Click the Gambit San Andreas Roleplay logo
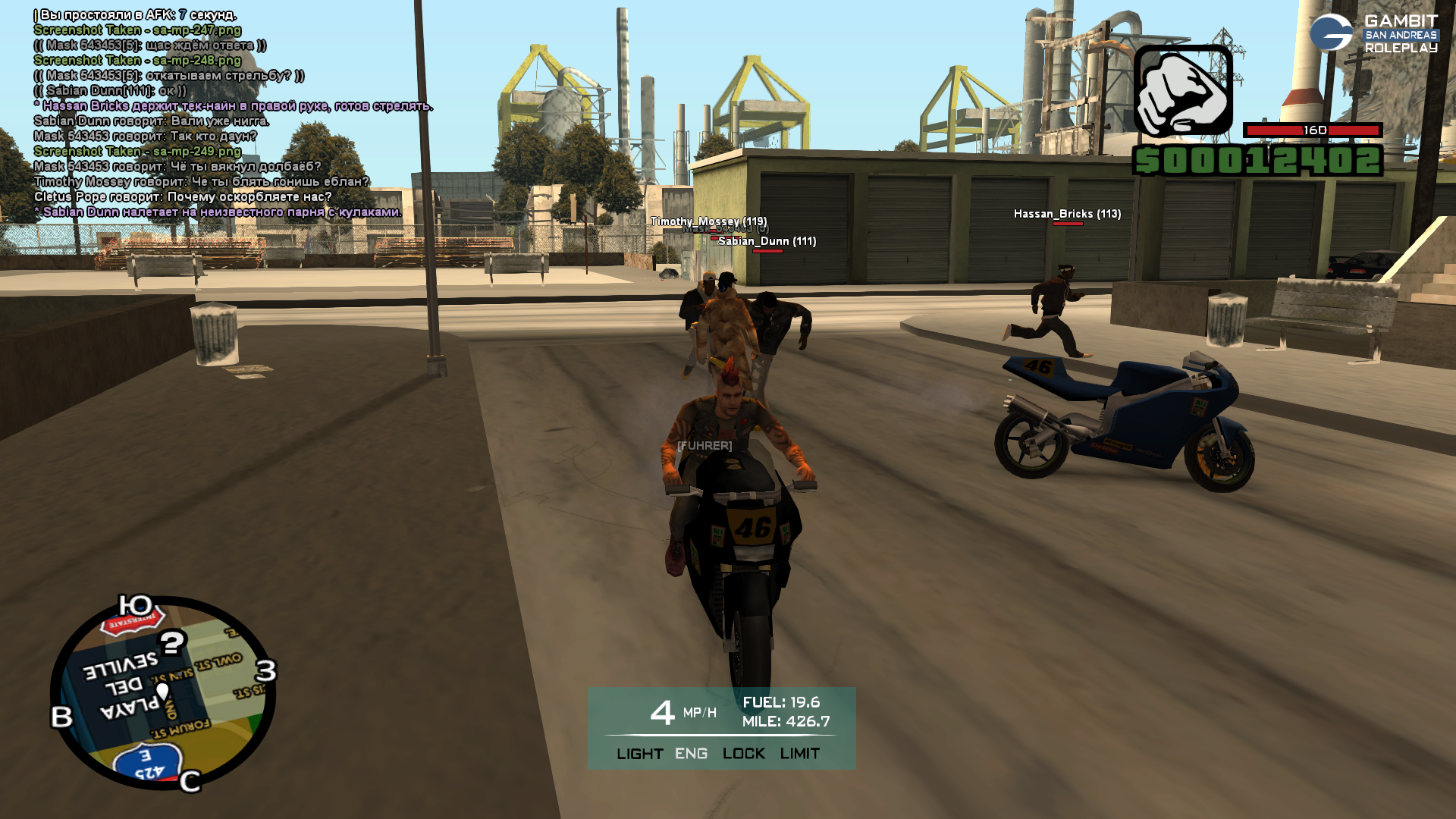The image size is (1456, 819). click(1373, 34)
